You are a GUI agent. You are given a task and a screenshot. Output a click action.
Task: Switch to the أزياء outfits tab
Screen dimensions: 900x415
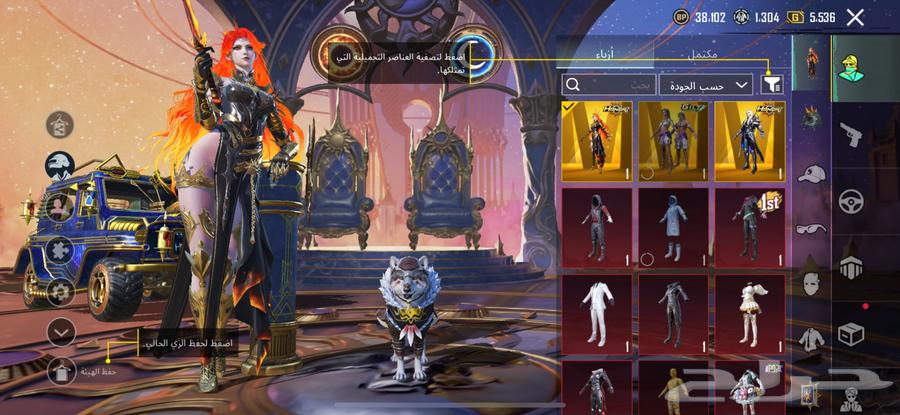tap(606, 53)
